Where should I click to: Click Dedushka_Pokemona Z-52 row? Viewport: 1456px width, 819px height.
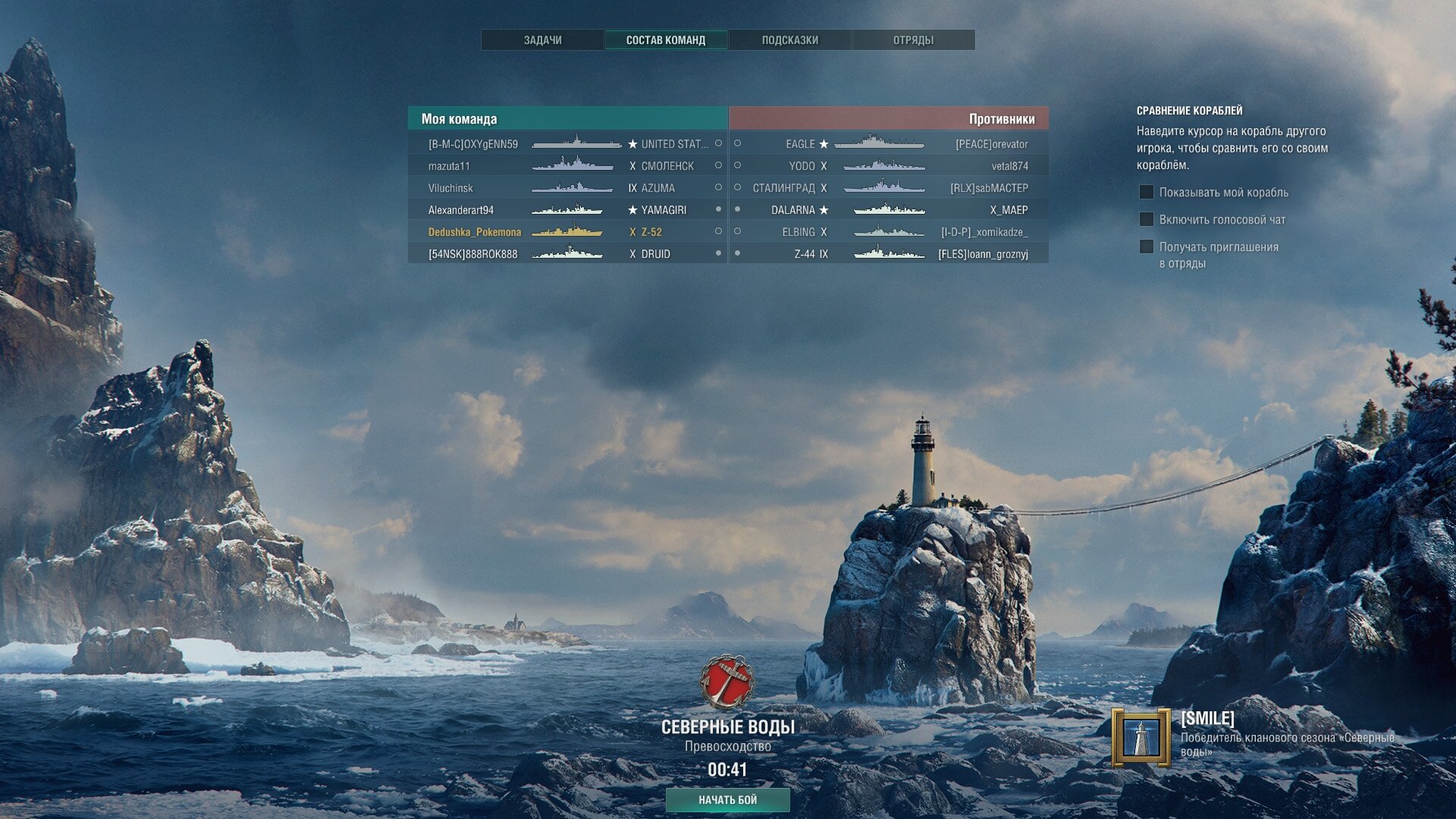[x=567, y=232]
